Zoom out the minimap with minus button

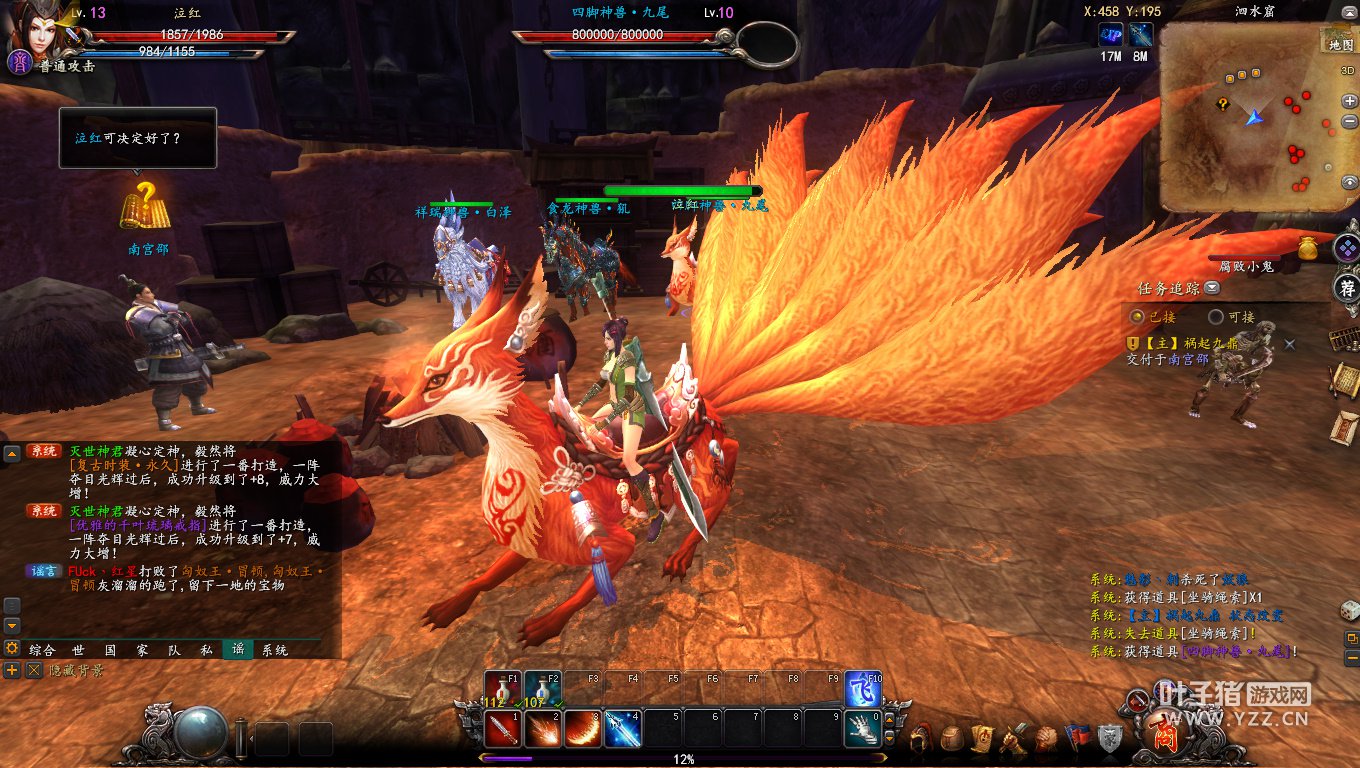[x=1350, y=122]
